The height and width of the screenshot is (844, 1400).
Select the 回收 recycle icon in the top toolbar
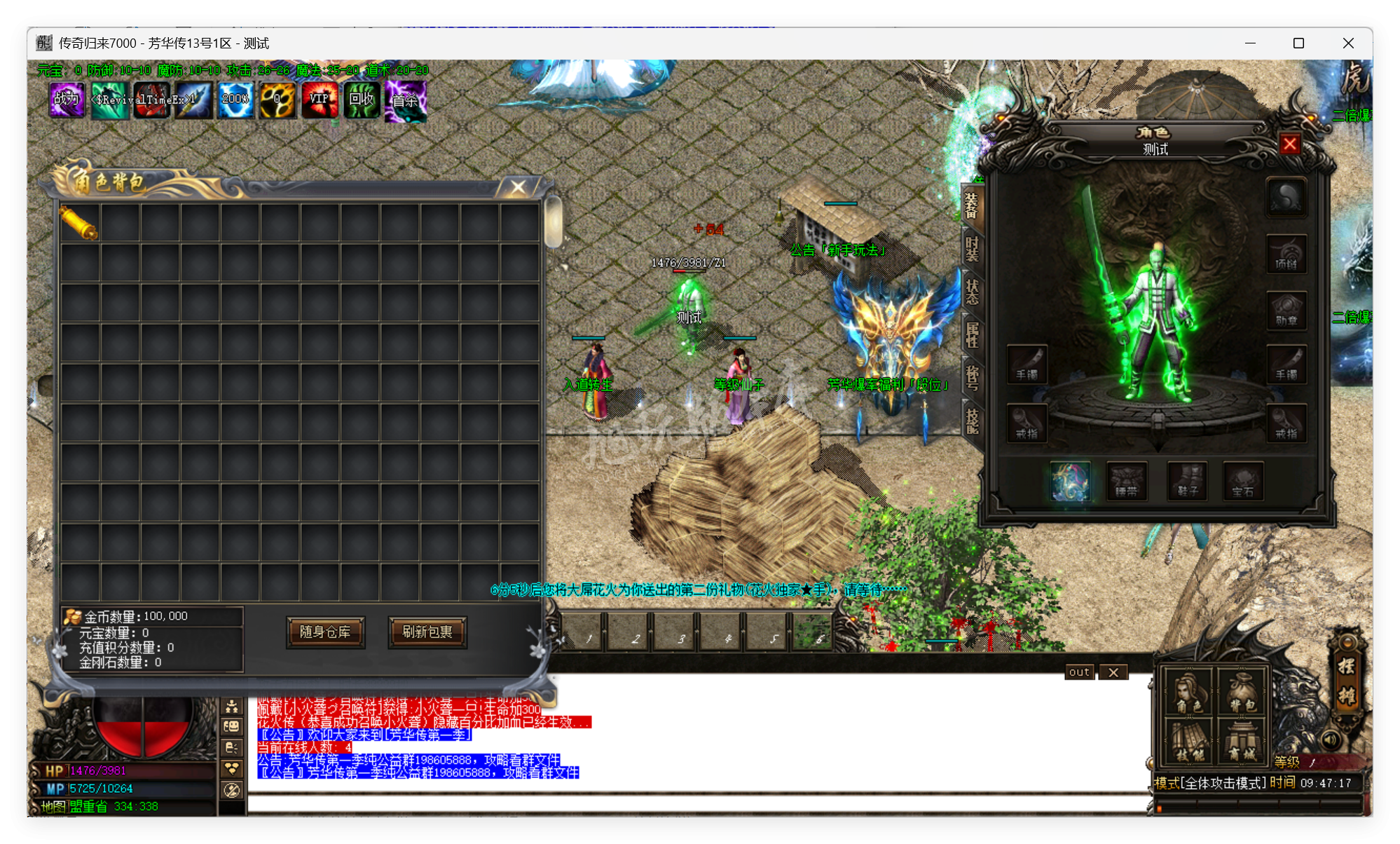362,100
